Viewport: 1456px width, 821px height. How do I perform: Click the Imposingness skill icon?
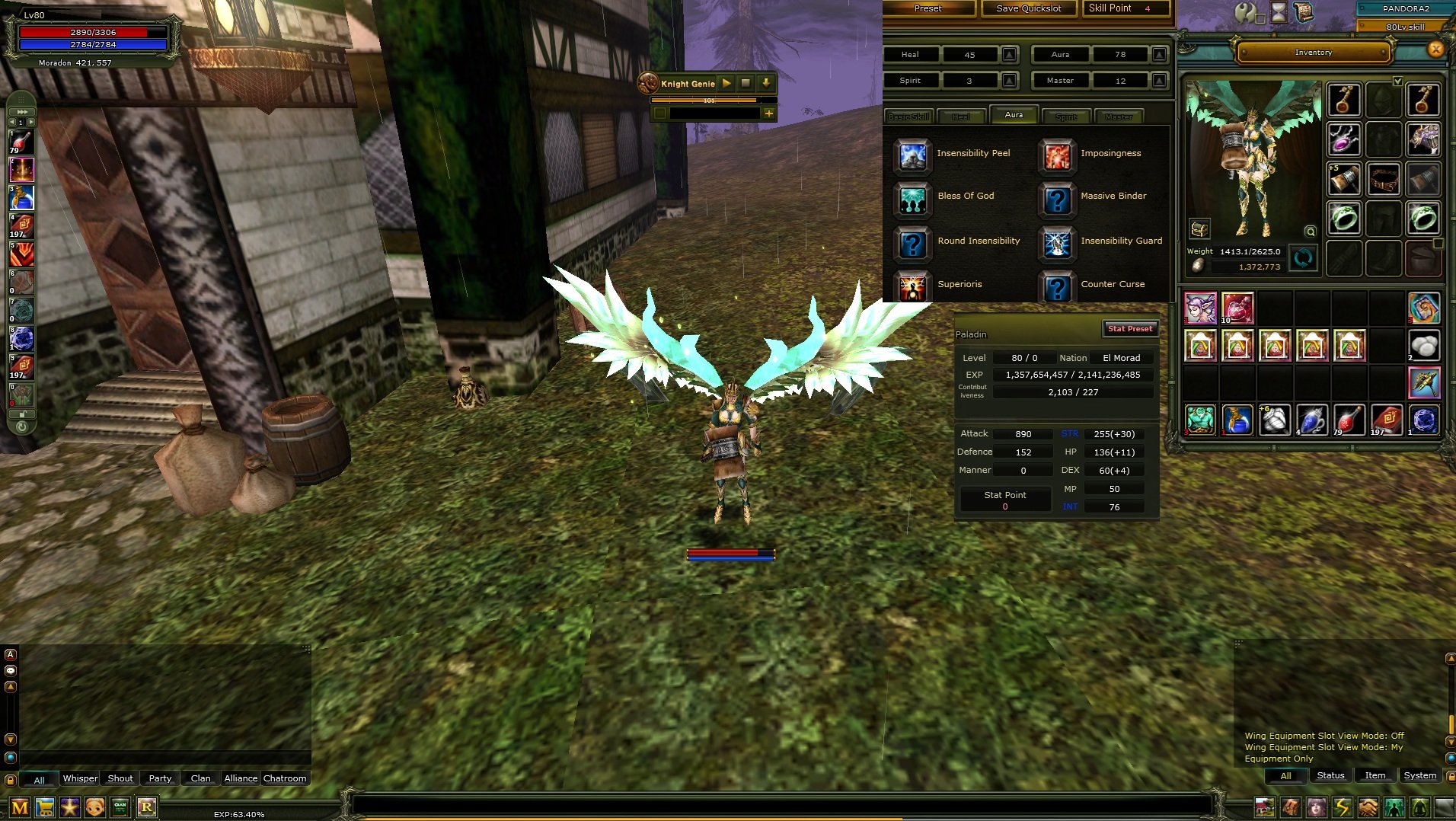coord(1057,157)
